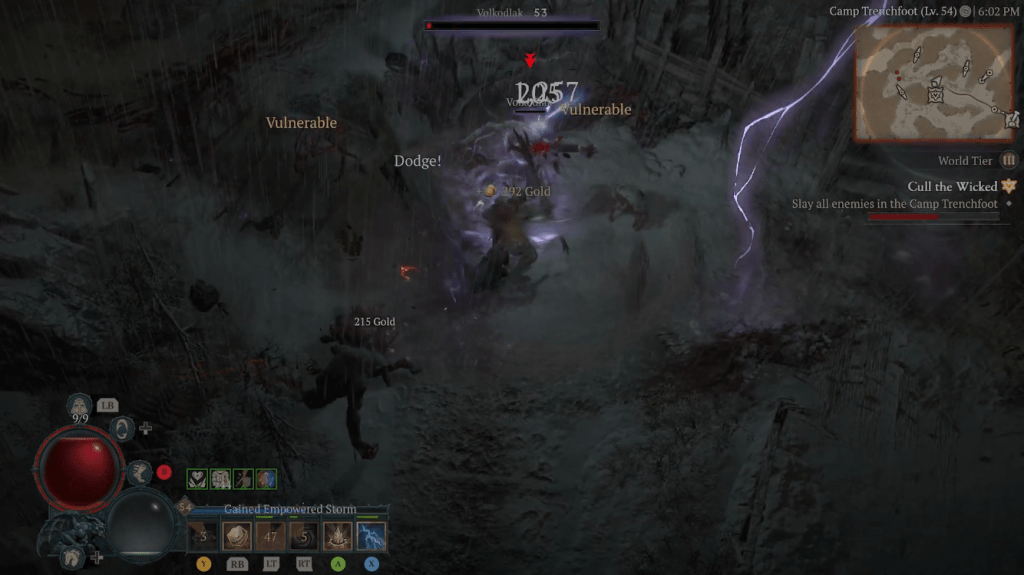Inspect the heart-in-hands buff icon
This screenshot has height=575, width=1024.
click(198, 479)
